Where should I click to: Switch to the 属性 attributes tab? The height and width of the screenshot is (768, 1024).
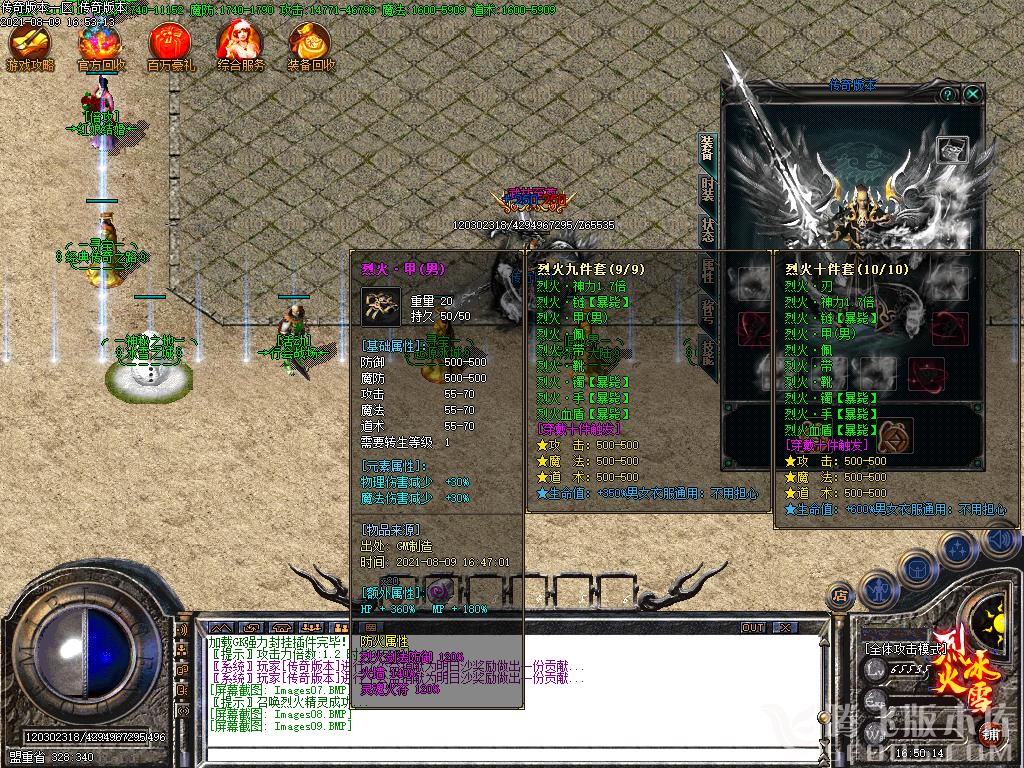click(707, 271)
